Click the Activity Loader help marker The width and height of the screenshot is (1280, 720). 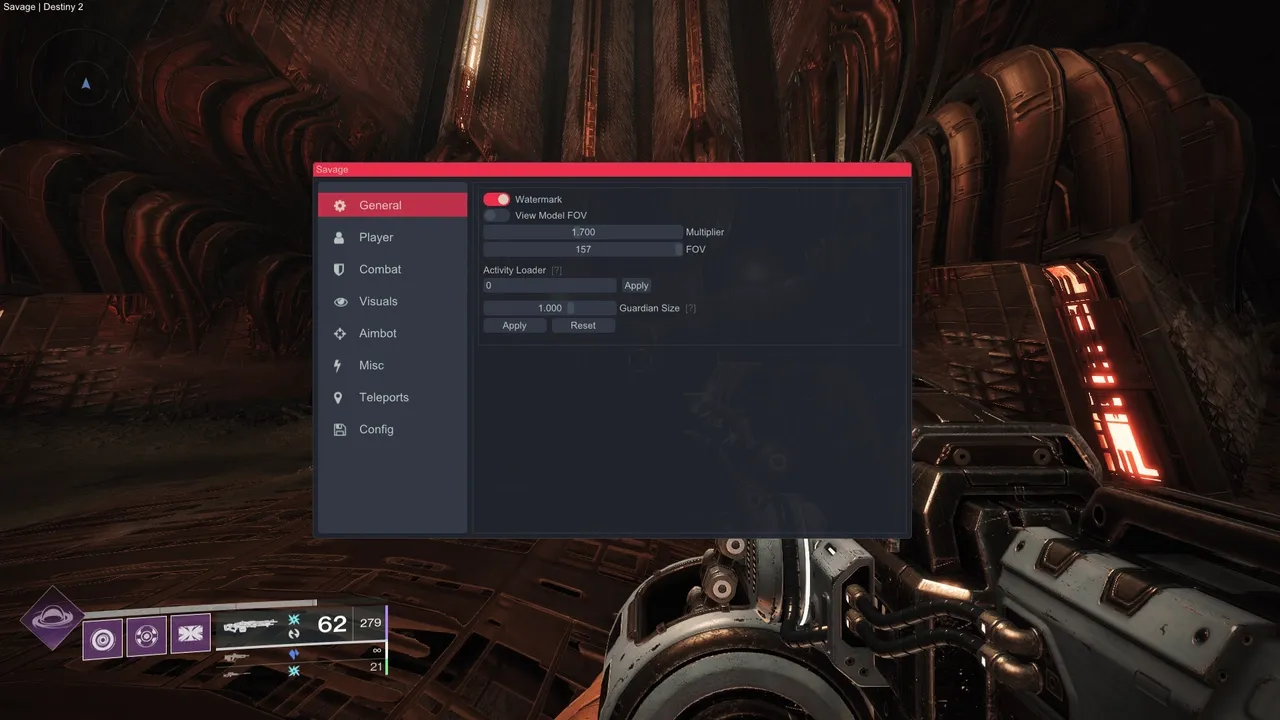(x=557, y=271)
